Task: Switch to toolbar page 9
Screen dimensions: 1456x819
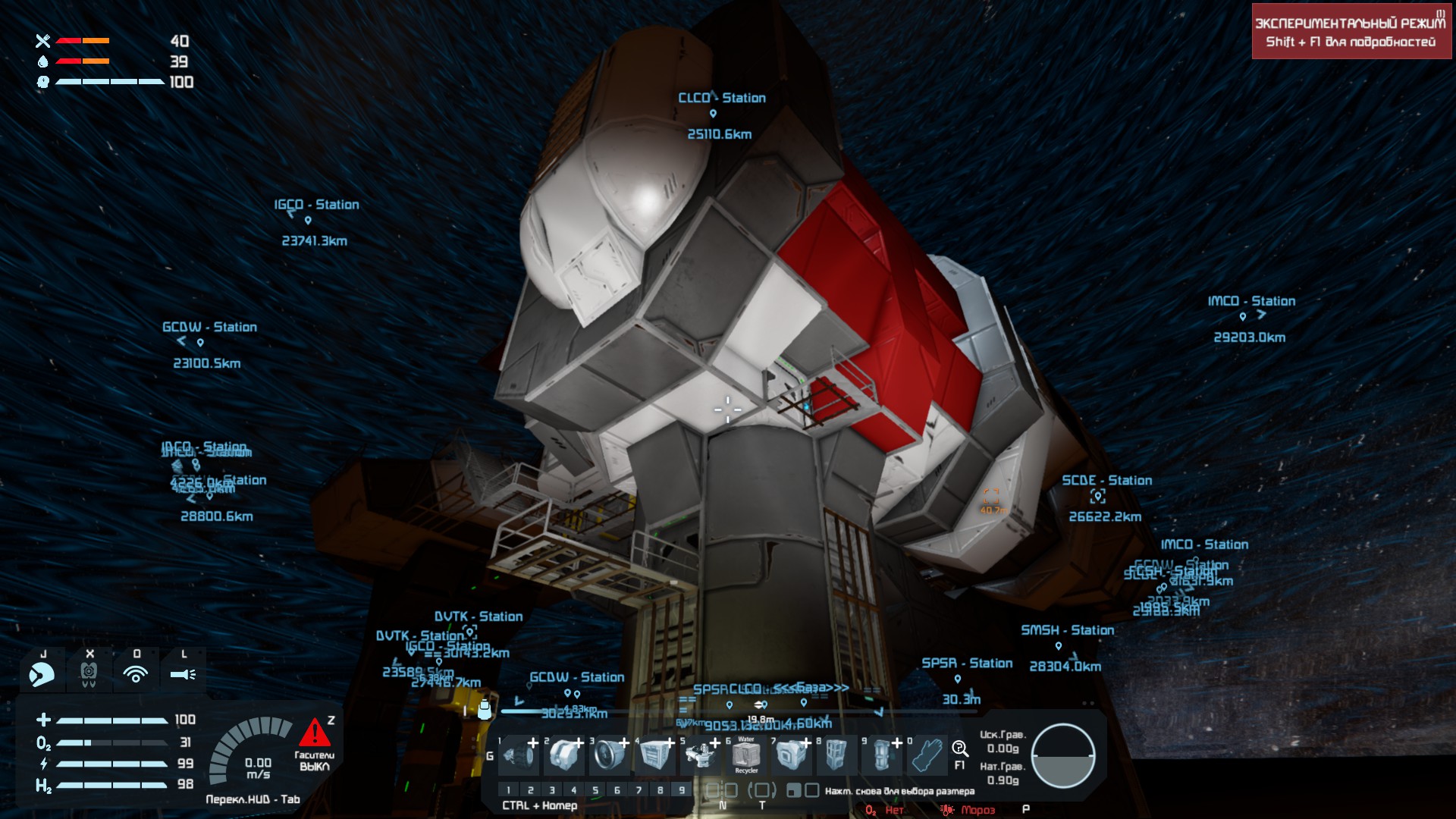Action: [x=682, y=790]
